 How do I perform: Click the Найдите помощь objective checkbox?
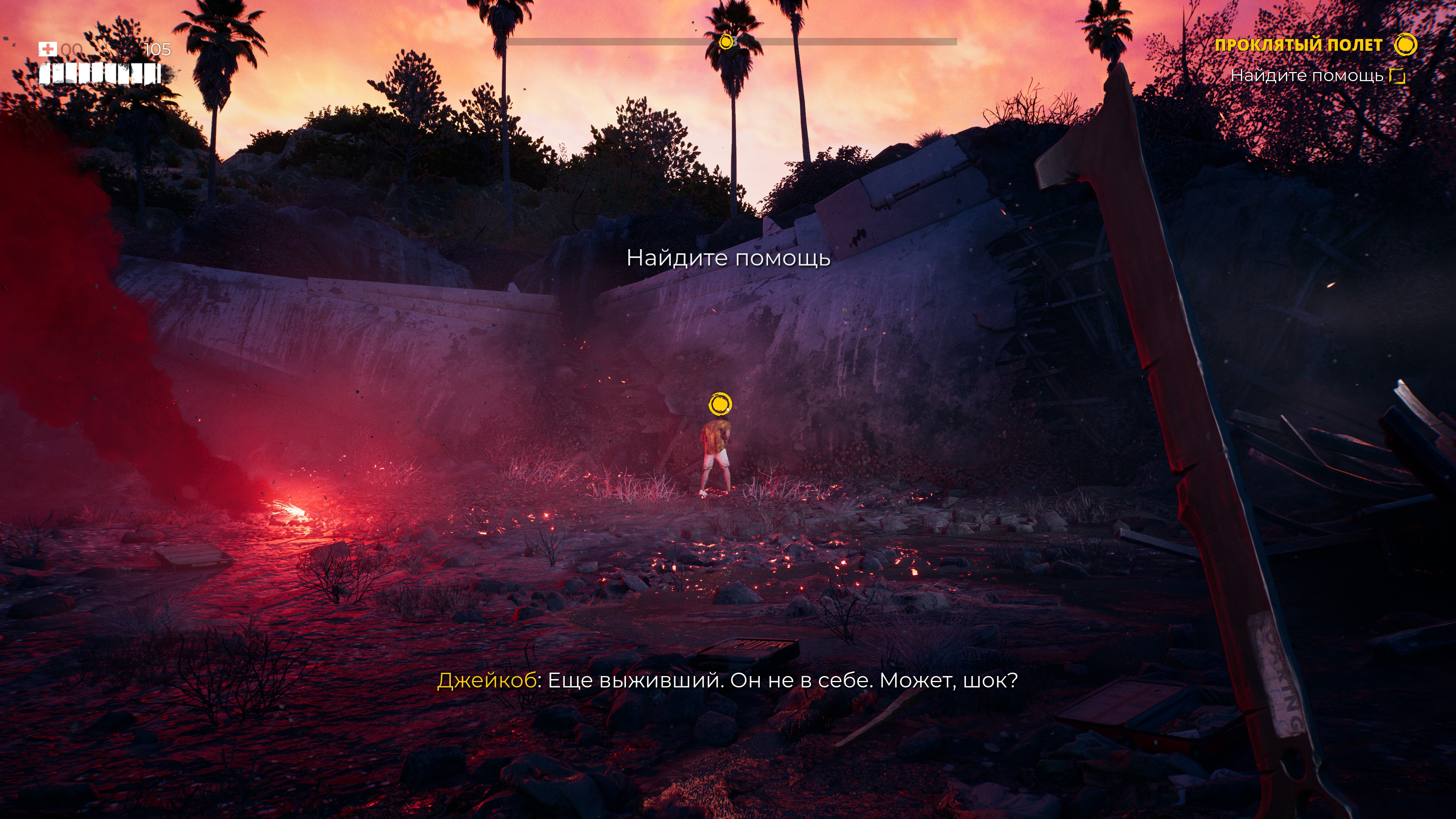[x=1397, y=76]
